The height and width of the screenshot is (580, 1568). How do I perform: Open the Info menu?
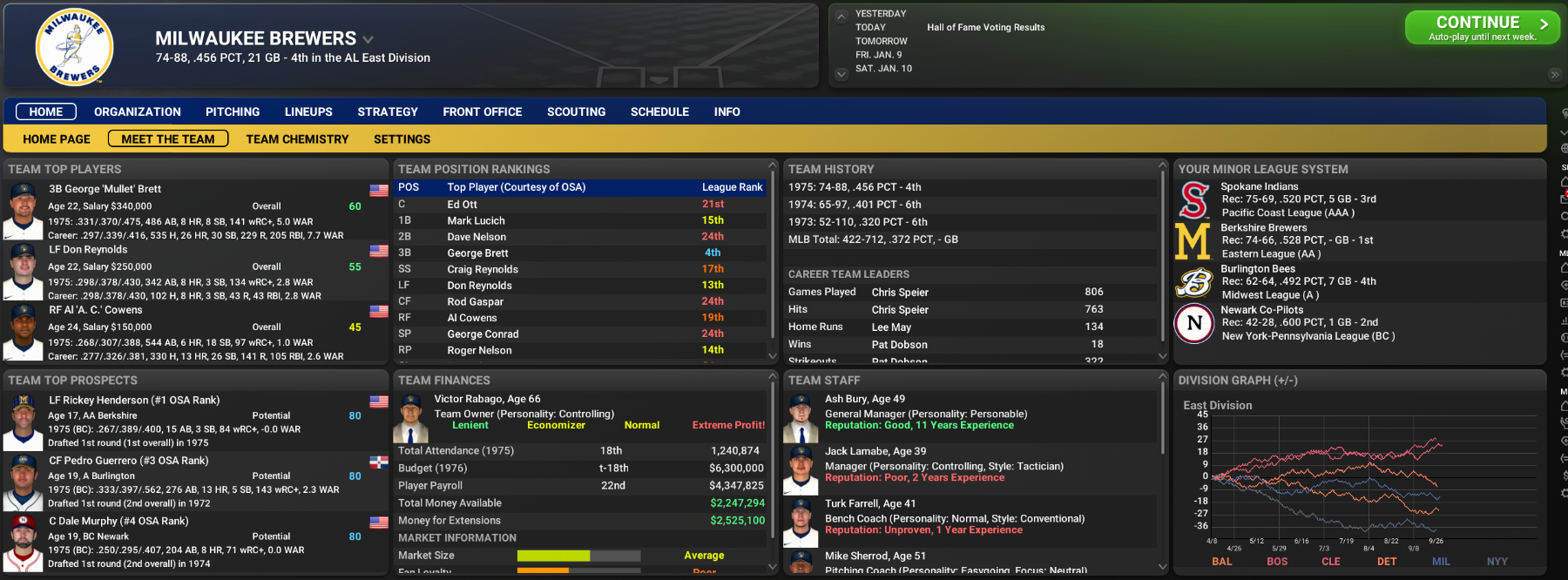coord(727,111)
